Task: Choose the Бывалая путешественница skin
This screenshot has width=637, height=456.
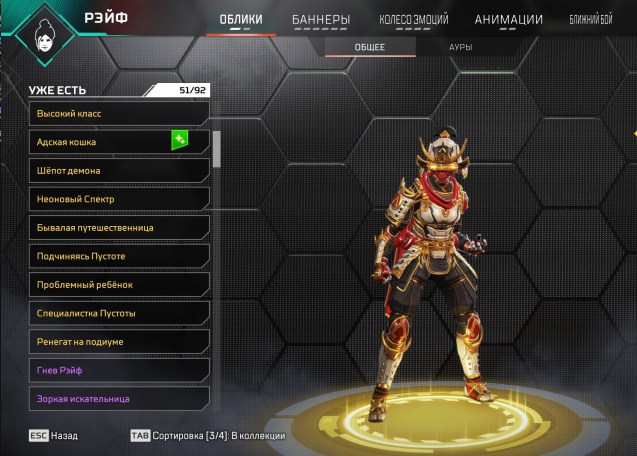Action: click(119, 228)
